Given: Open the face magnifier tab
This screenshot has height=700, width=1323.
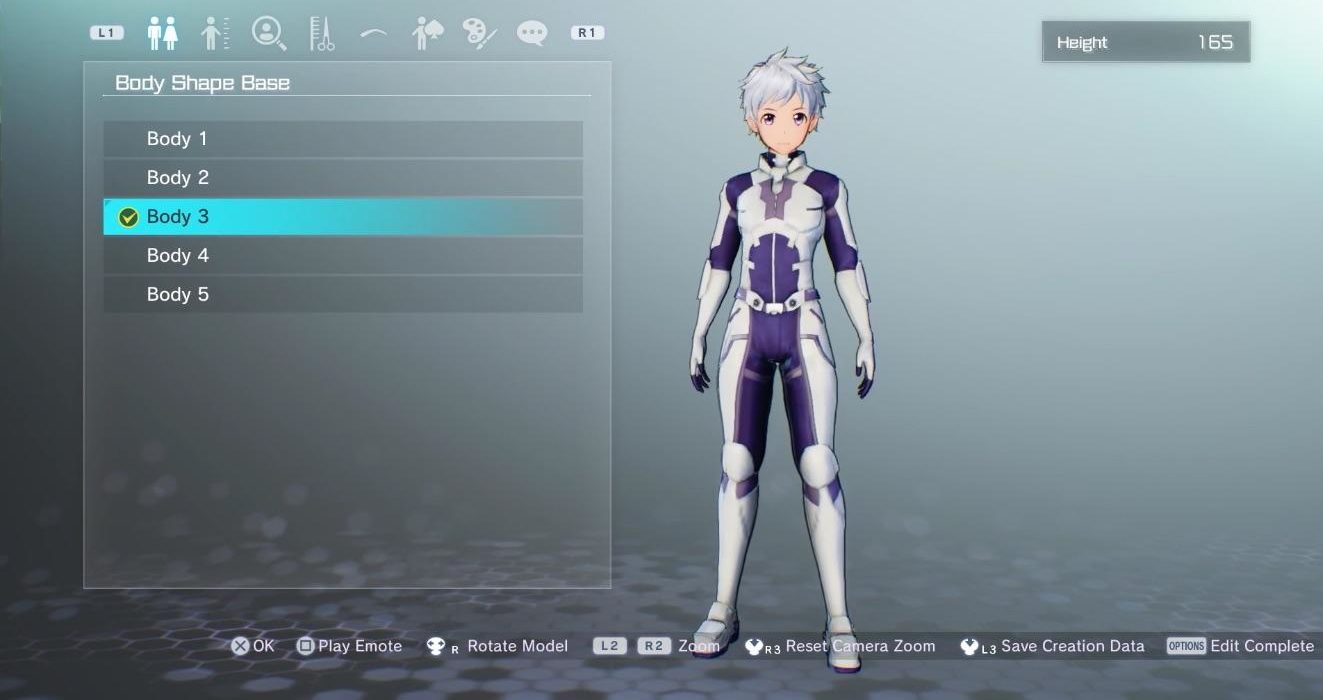Looking at the screenshot, I should pyautogui.click(x=269, y=33).
